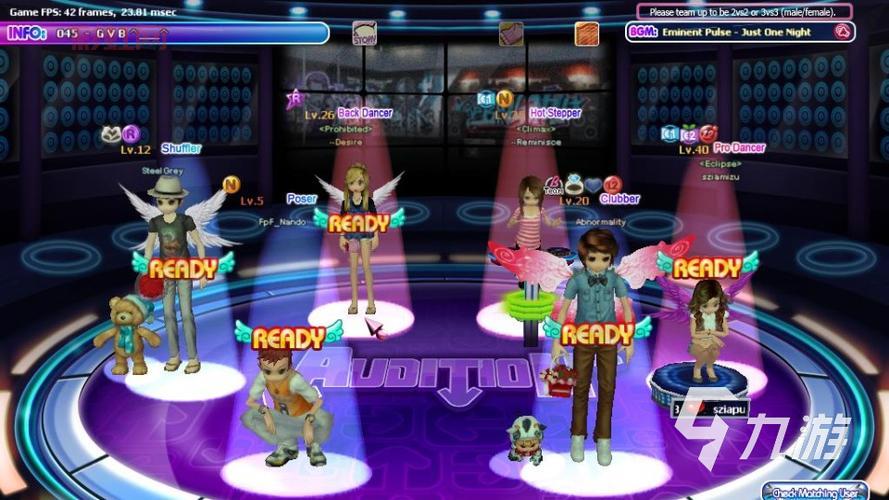
Task: Click the pink shoe icon in top bar
Action: 511,34
